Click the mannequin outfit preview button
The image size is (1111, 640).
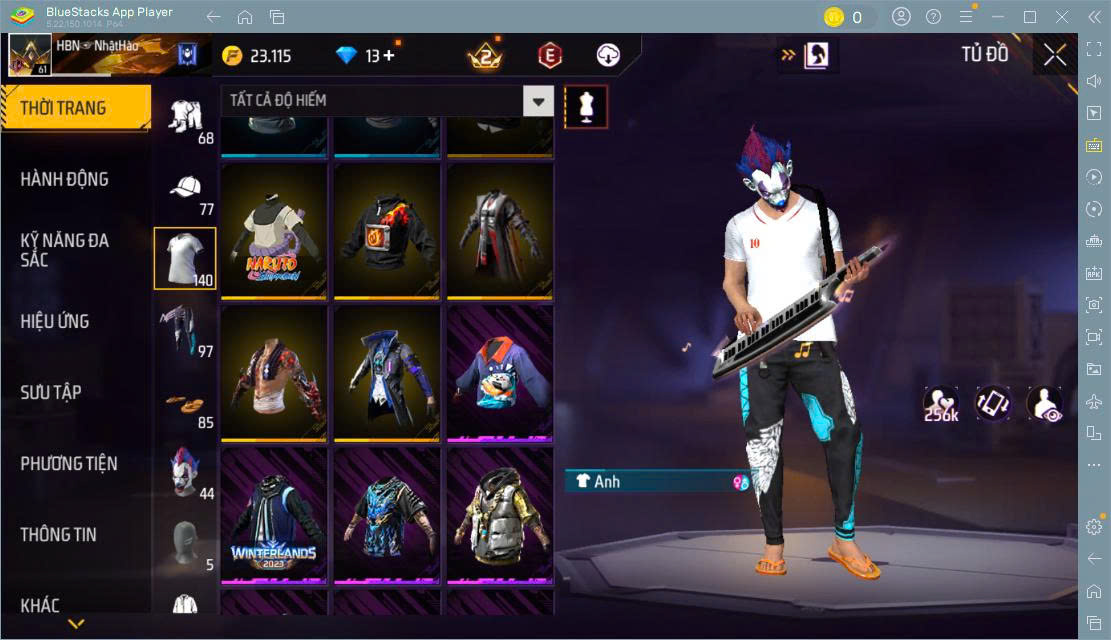586,106
